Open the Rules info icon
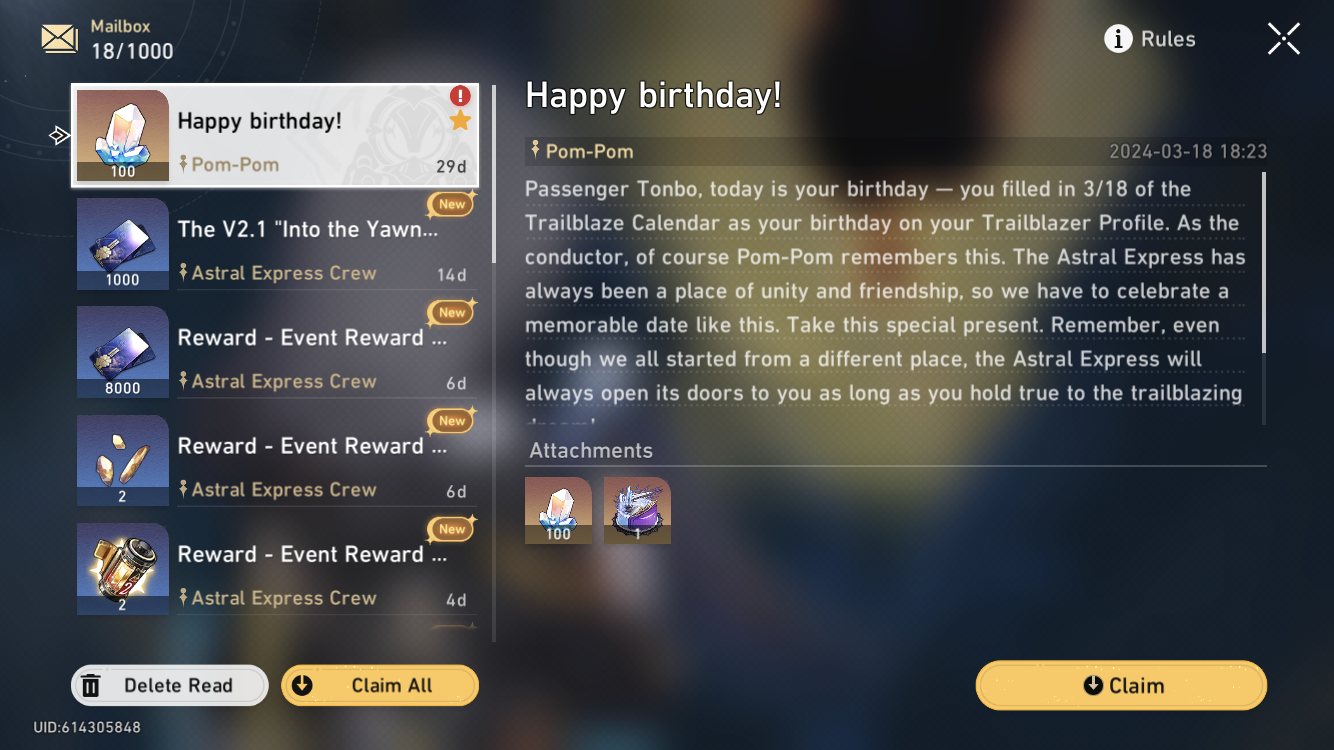 point(1117,39)
